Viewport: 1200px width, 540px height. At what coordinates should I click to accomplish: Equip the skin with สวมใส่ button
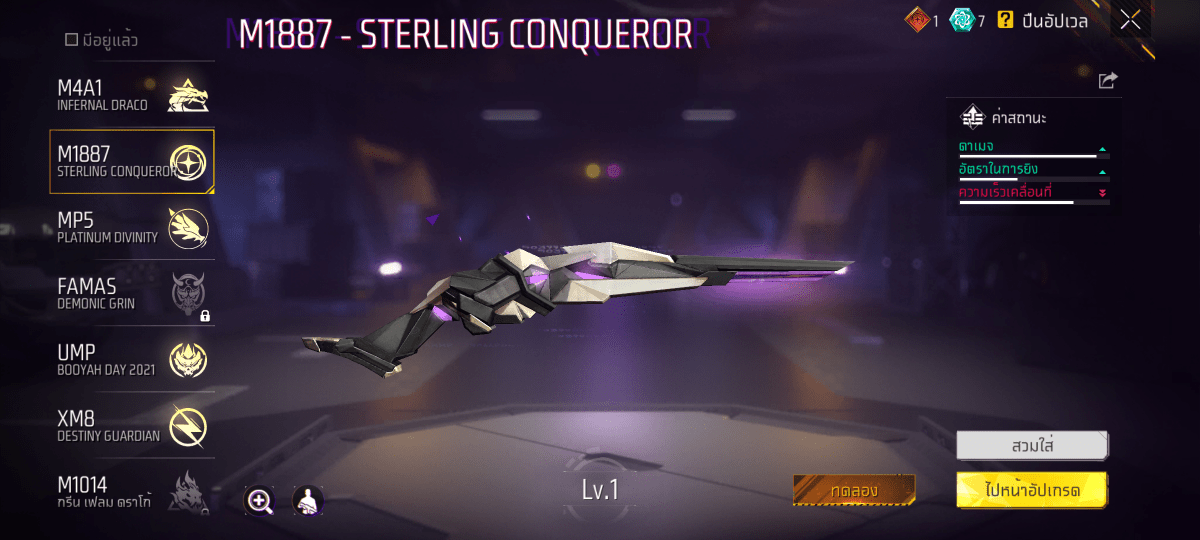pos(1032,445)
